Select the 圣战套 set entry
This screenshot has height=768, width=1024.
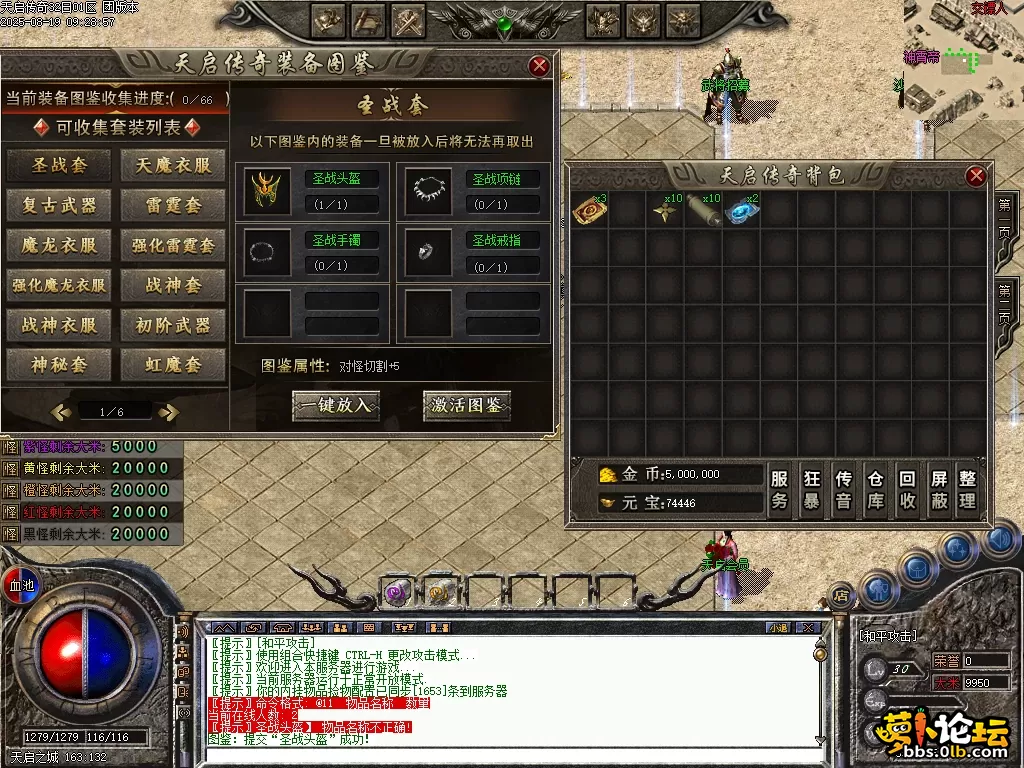(x=60, y=165)
